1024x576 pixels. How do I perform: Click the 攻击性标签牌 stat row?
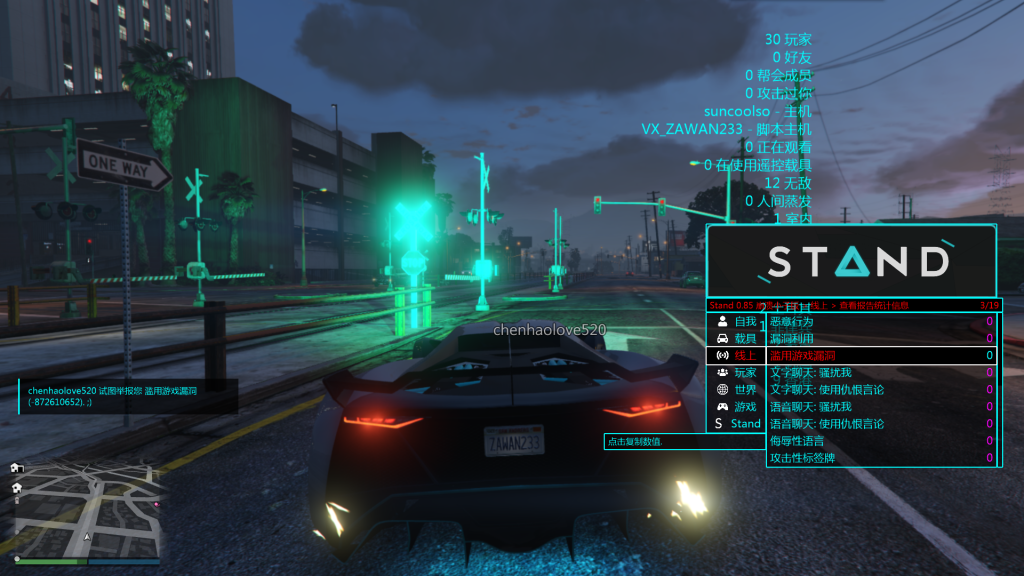point(881,458)
